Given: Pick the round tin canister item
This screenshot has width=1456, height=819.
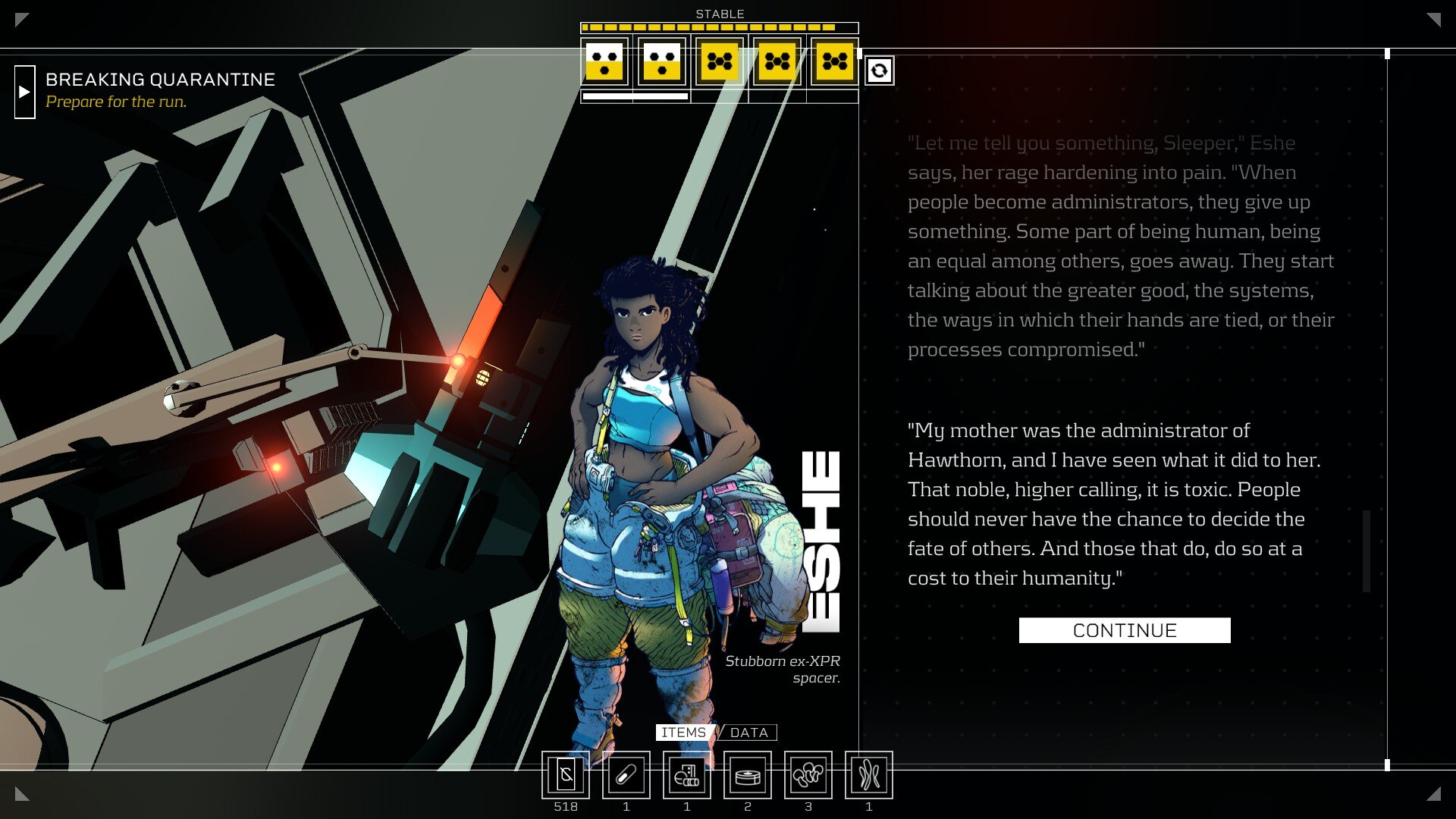Looking at the screenshot, I should 748,775.
